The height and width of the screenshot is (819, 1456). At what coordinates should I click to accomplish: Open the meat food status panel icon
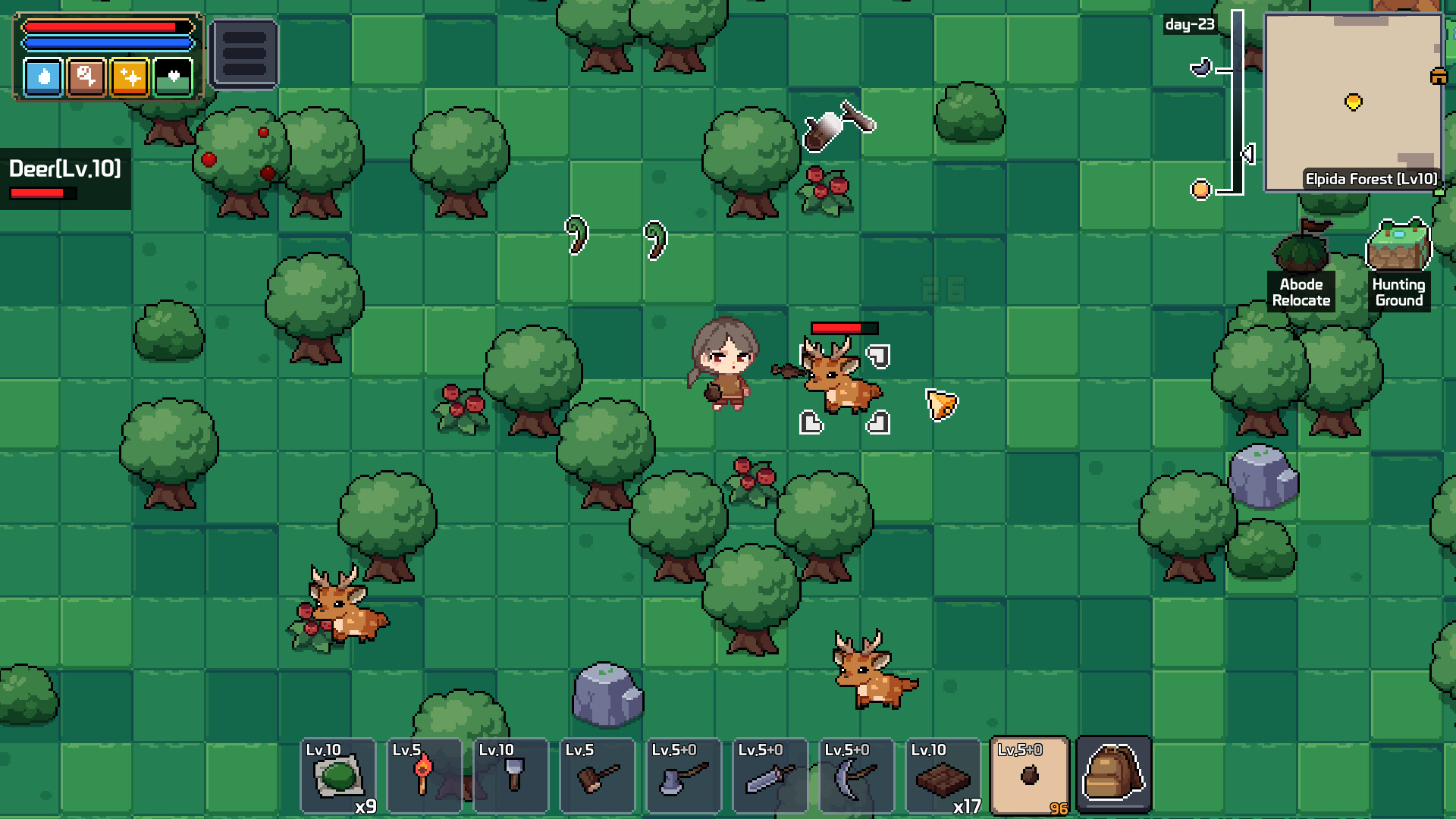click(x=86, y=77)
